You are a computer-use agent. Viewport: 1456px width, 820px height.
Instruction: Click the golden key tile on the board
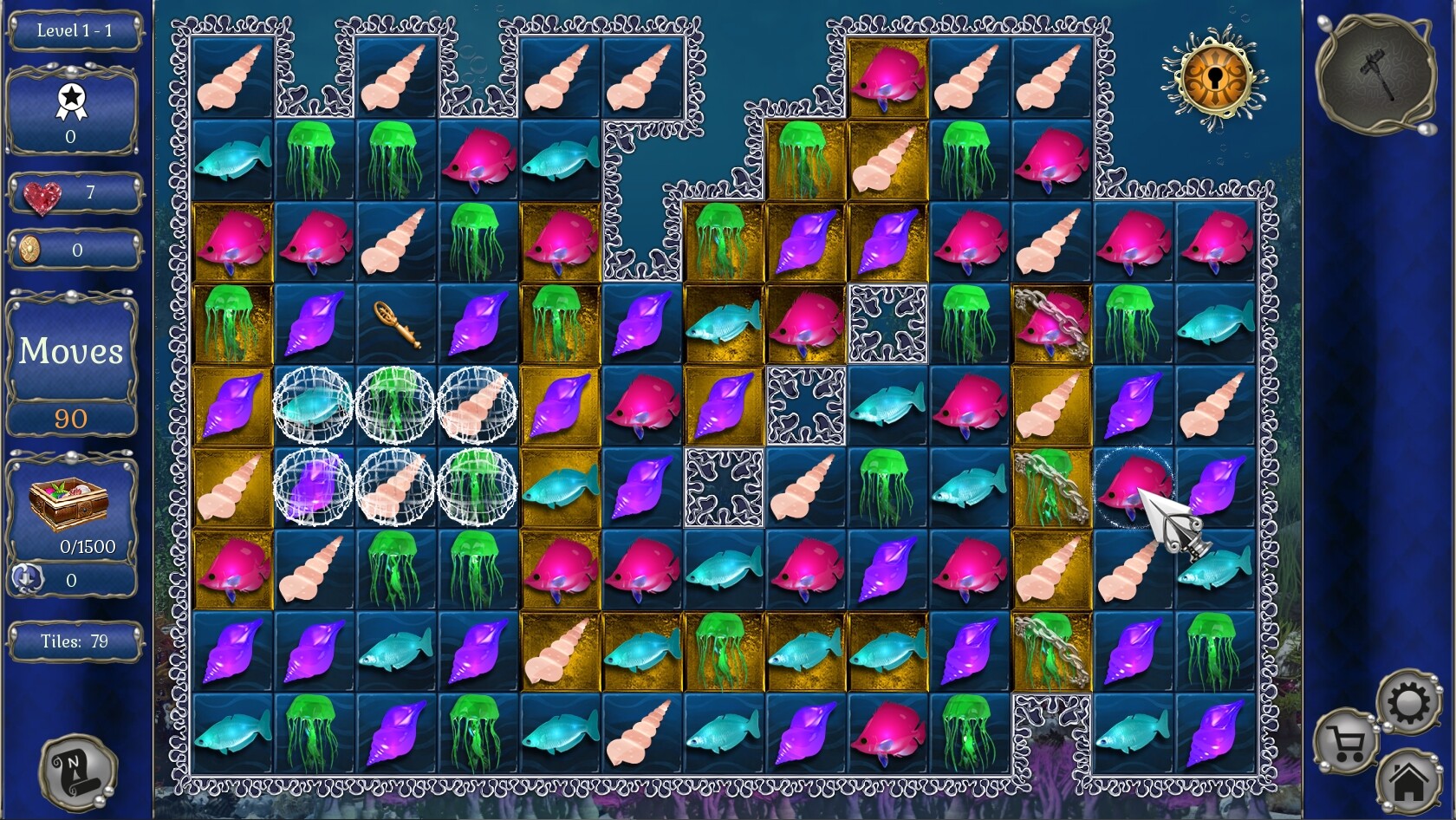click(397, 325)
